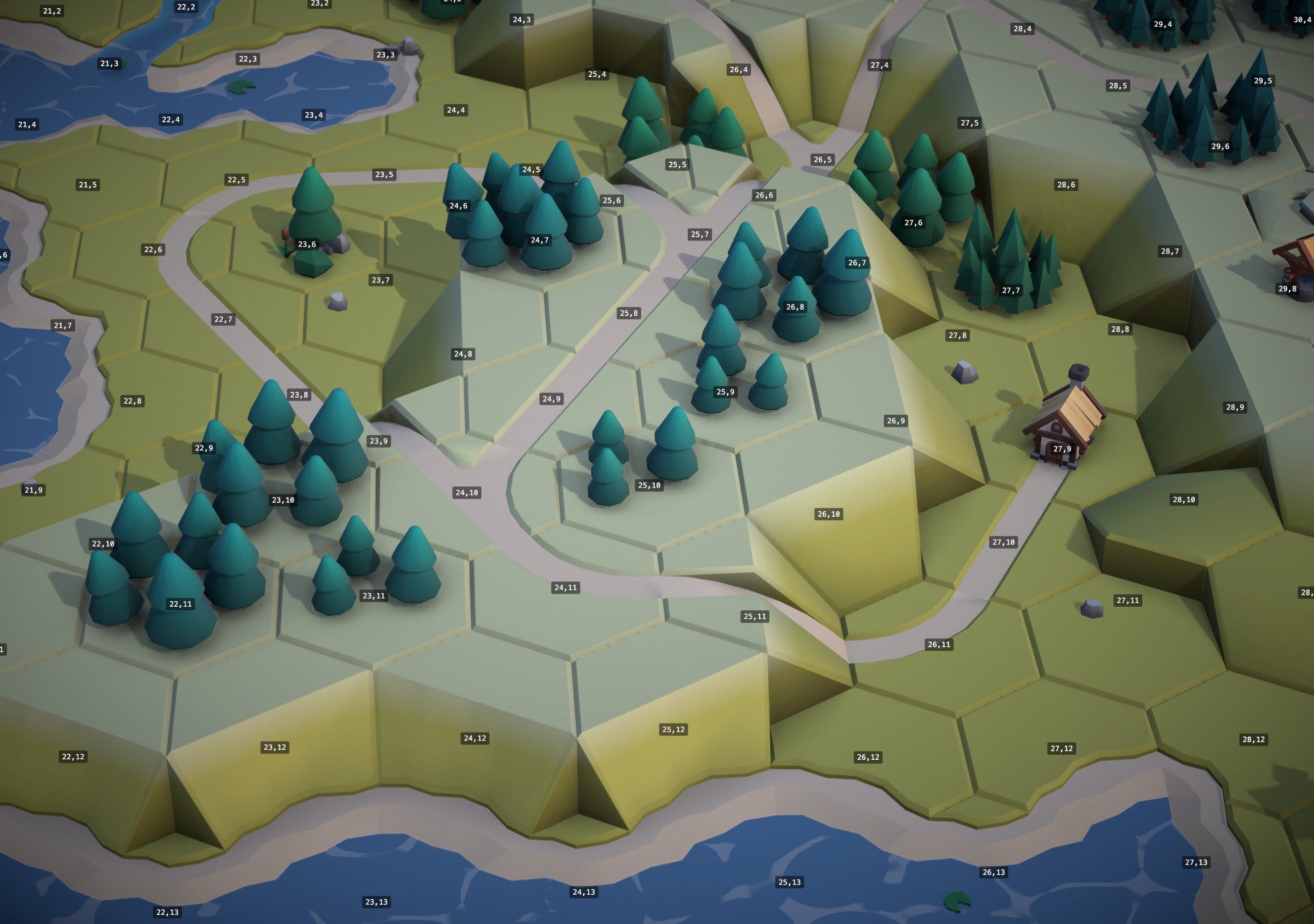
Task: Choose the hex tile labeled 28,10
Action: tap(1184, 500)
